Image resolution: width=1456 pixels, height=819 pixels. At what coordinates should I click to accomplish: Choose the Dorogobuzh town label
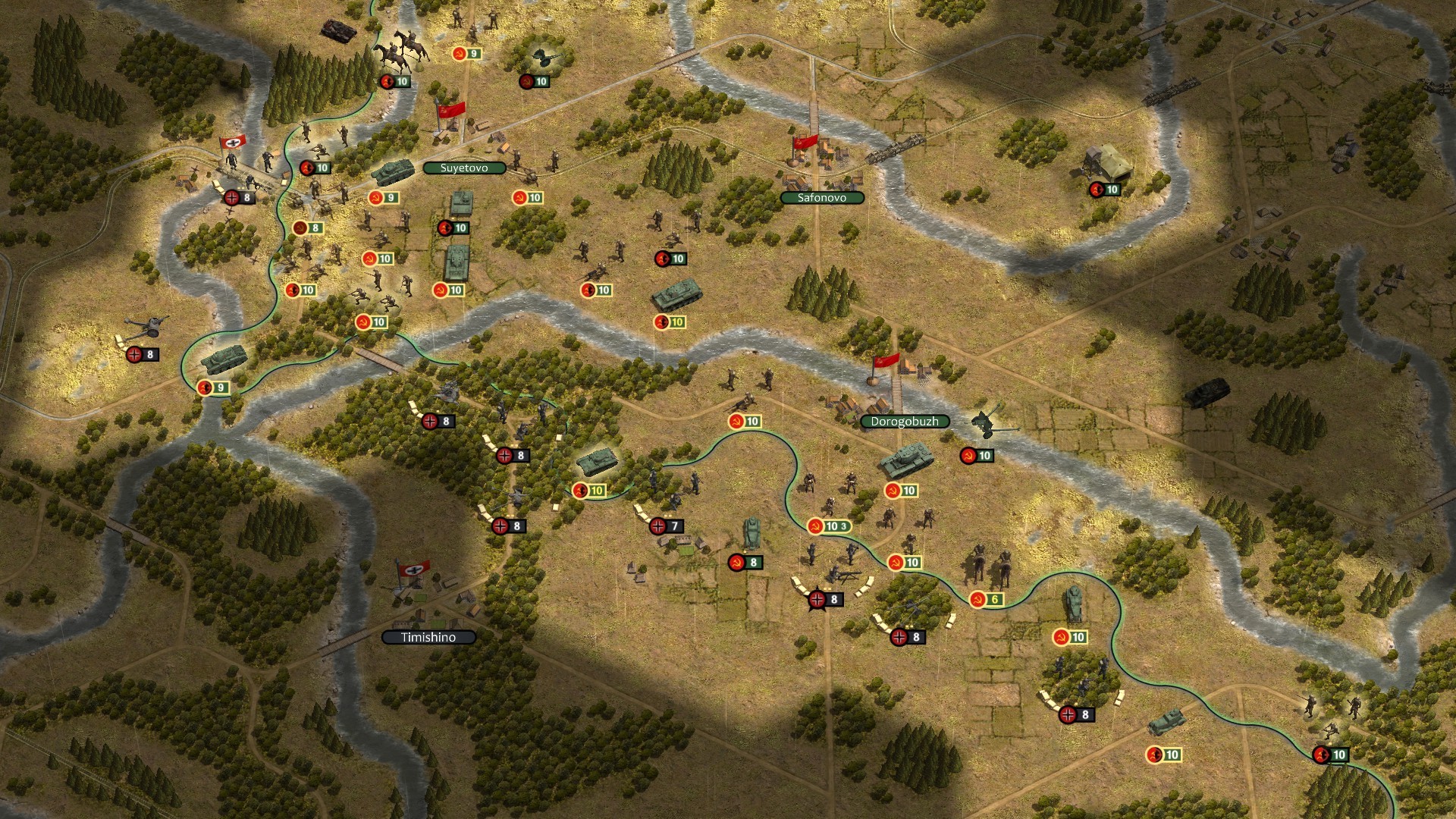(x=904, y=422)
